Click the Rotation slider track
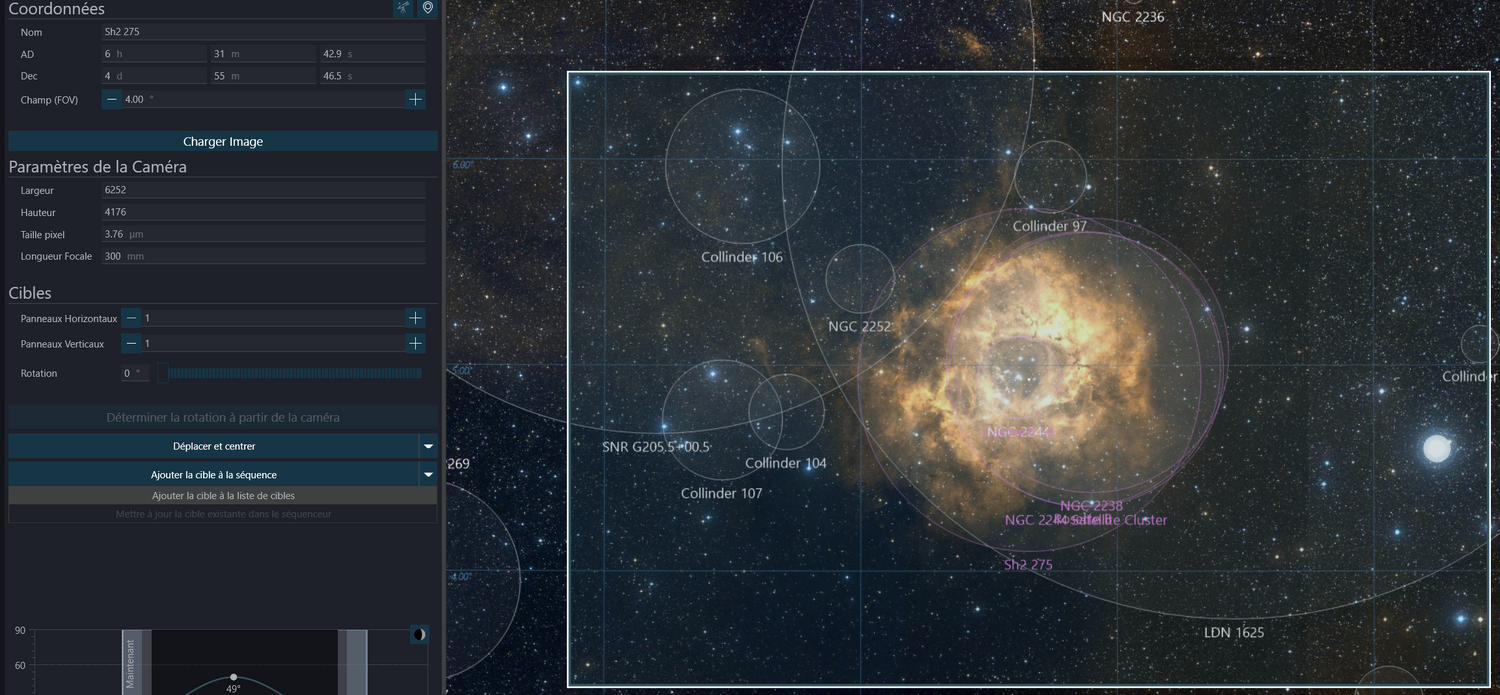The image size is (1500, 695). 295,373
